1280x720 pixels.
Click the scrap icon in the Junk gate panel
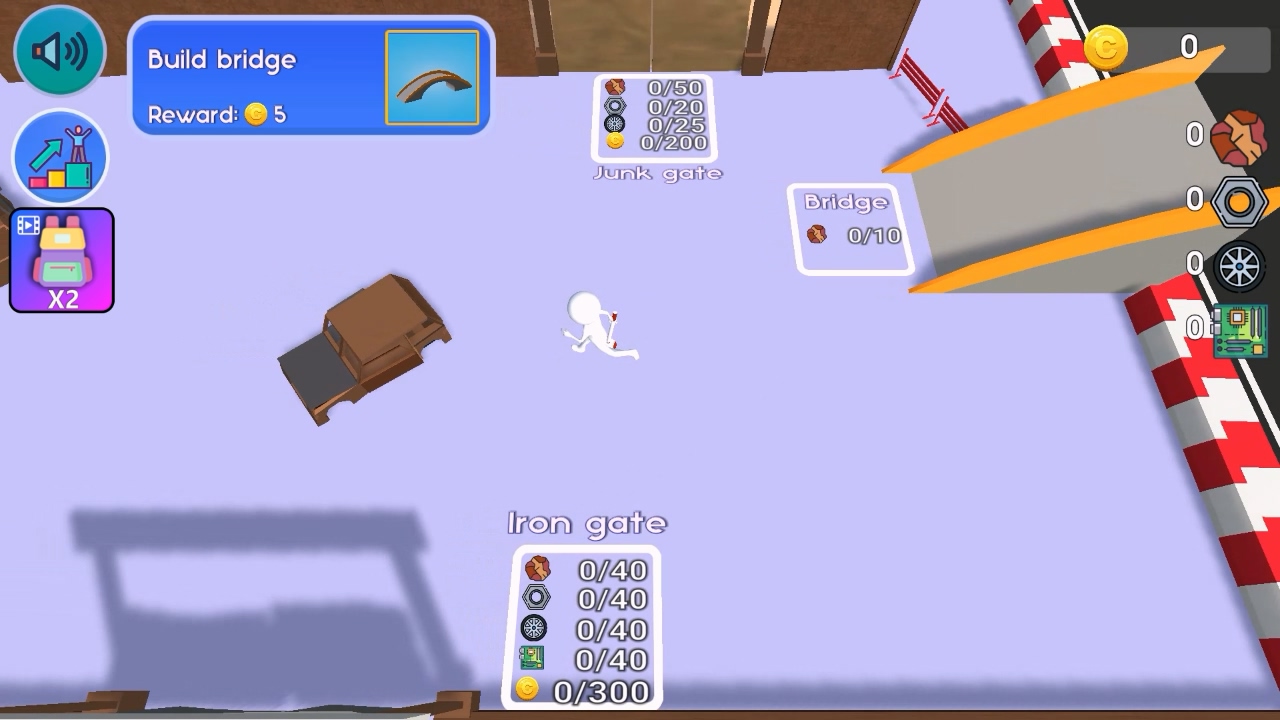click(x=613, y=85)
